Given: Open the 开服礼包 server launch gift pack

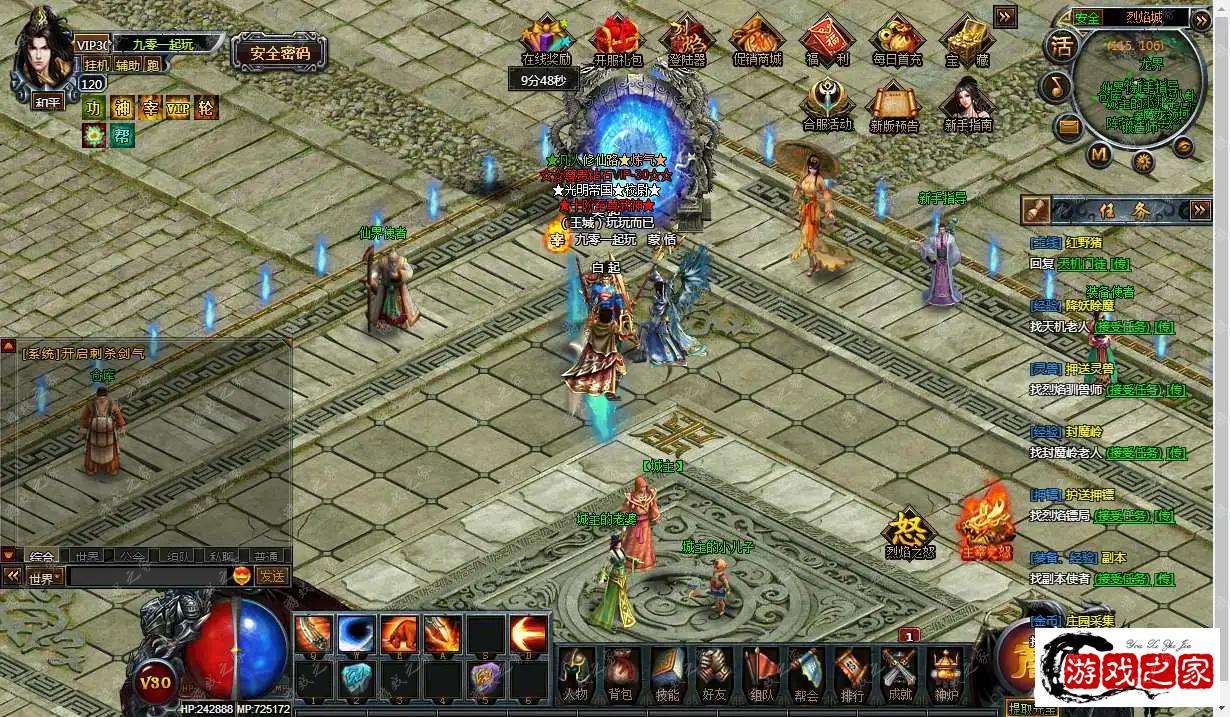Looking at the screenshot, I should [x=618, y=40].
